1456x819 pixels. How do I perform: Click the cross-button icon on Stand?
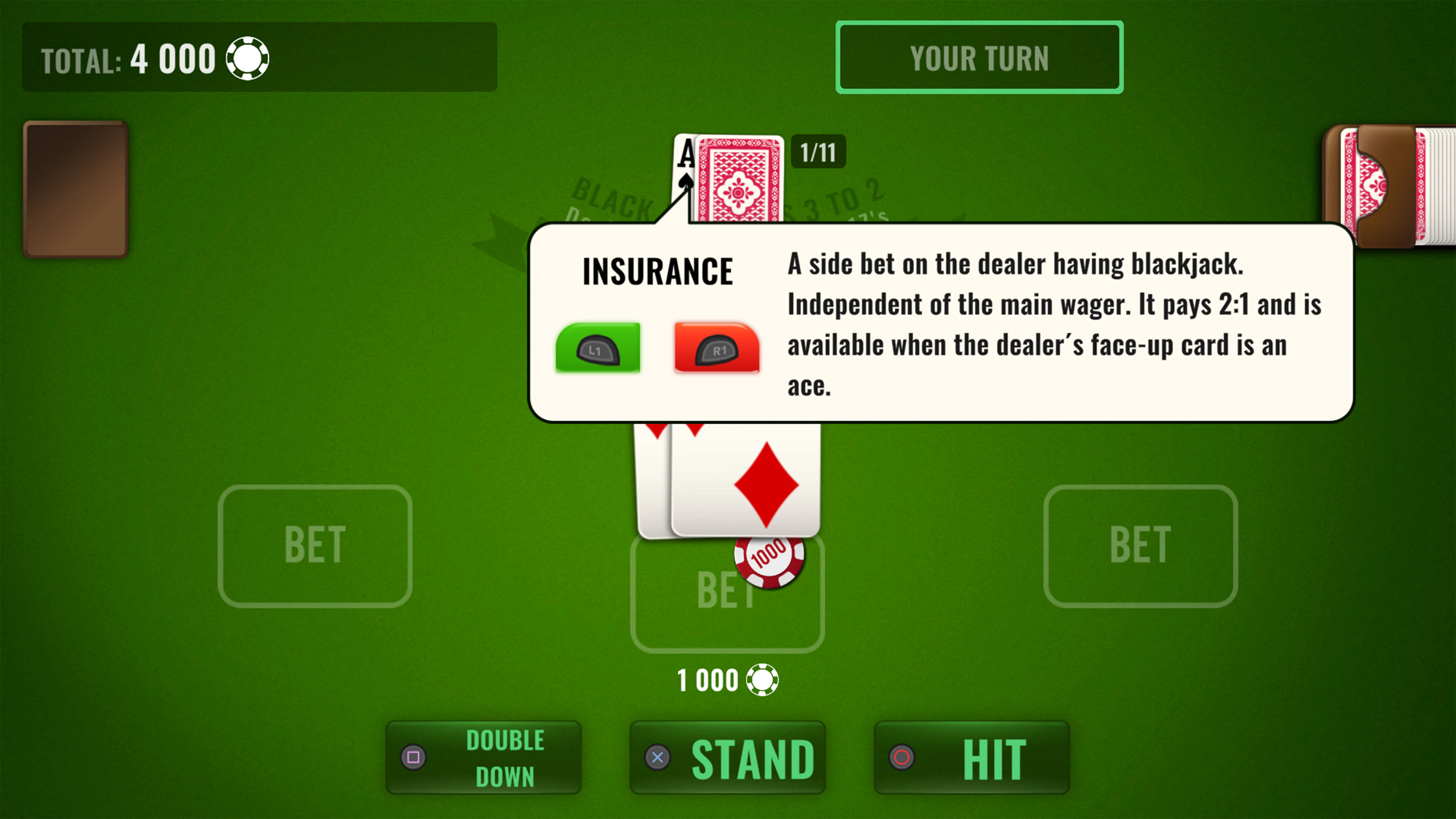click(x=657, y=758)
